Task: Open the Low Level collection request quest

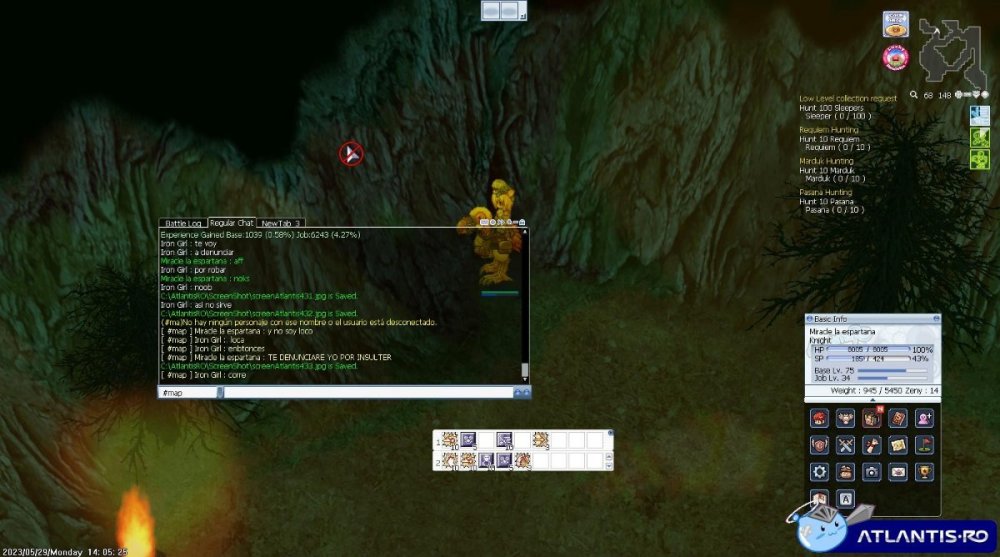Action: coord(847,98)
